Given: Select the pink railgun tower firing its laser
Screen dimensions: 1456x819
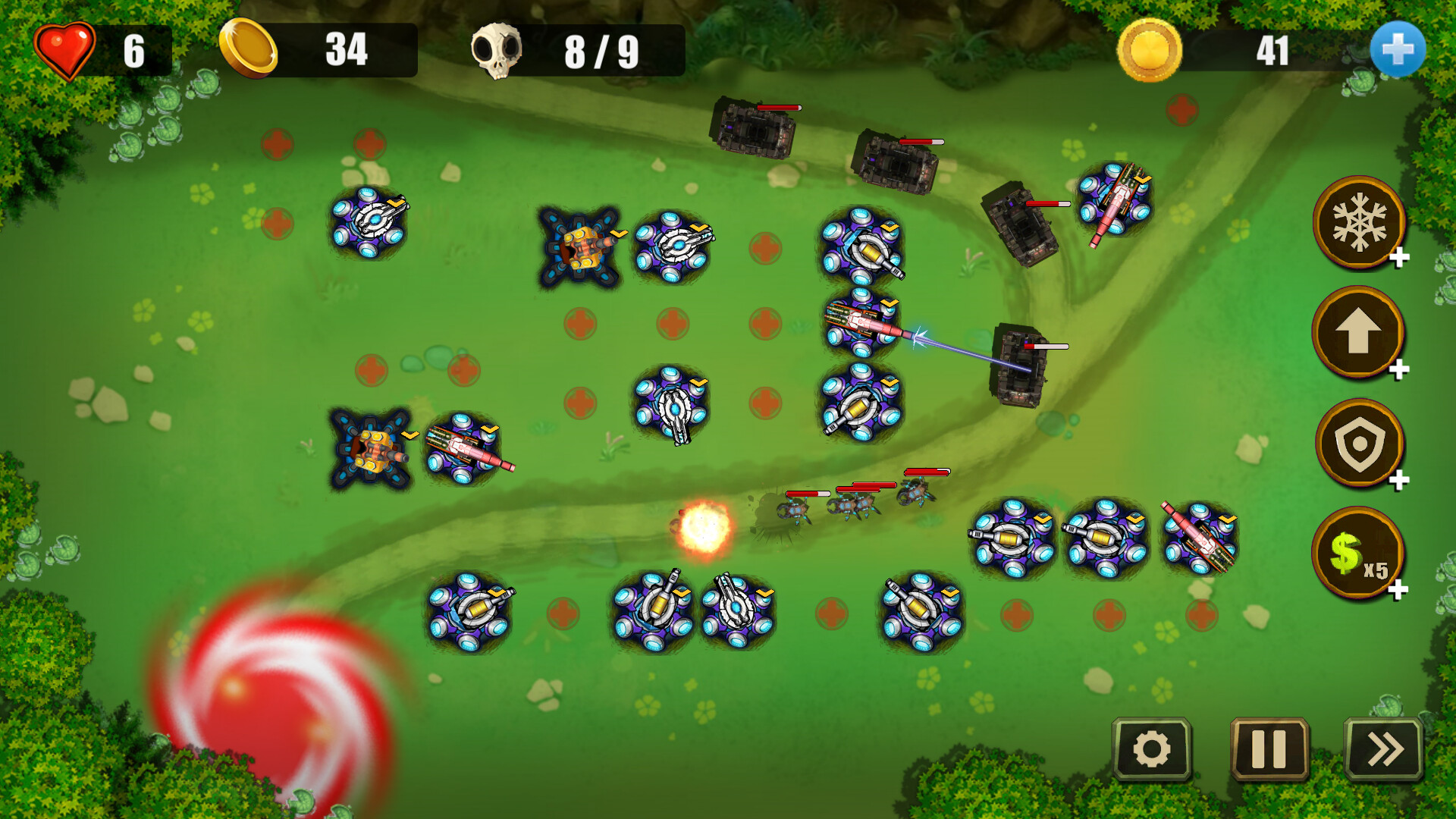Looking at the screenshot, I should point(861,325).
